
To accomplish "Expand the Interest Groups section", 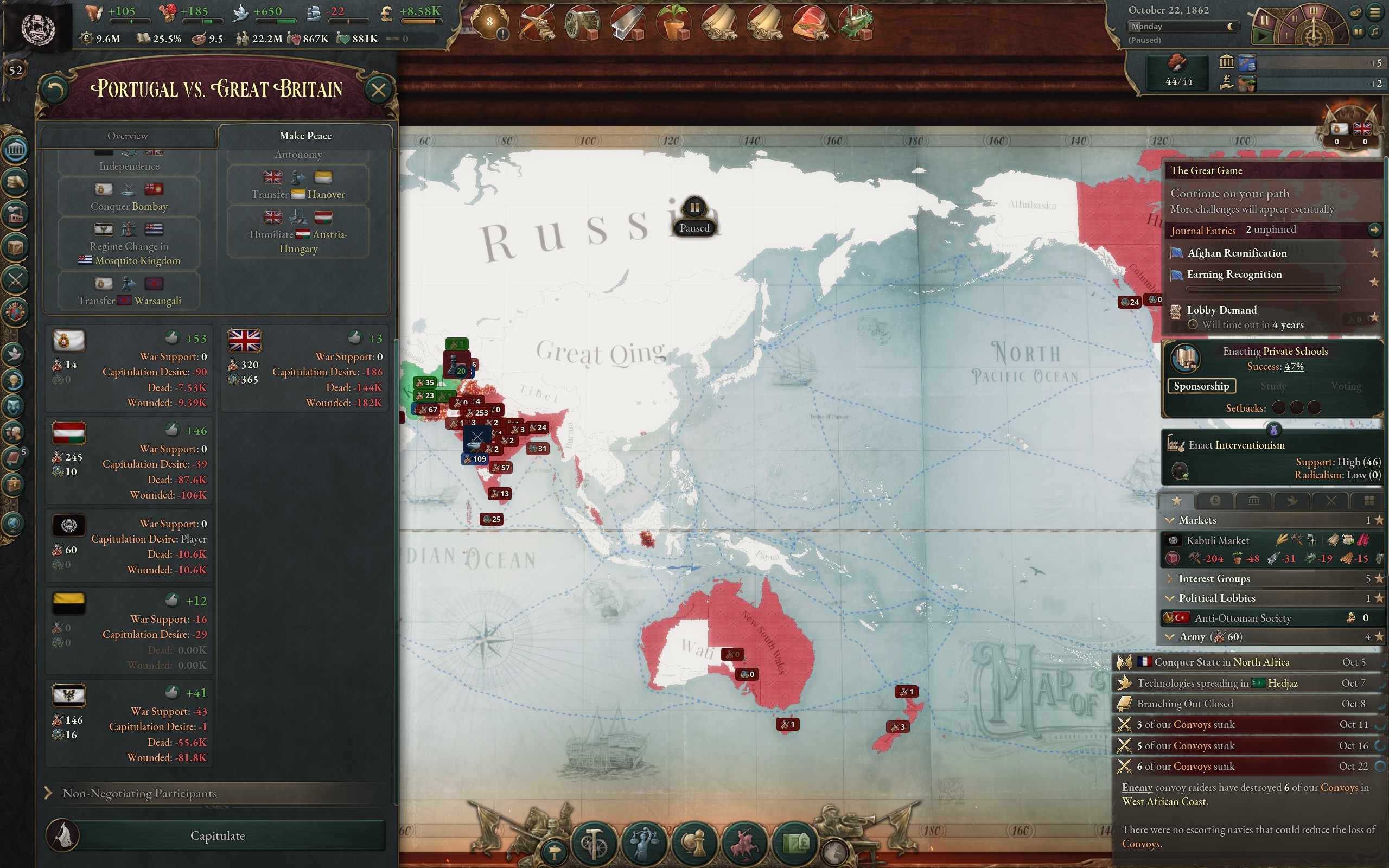I will point(1171,579).
